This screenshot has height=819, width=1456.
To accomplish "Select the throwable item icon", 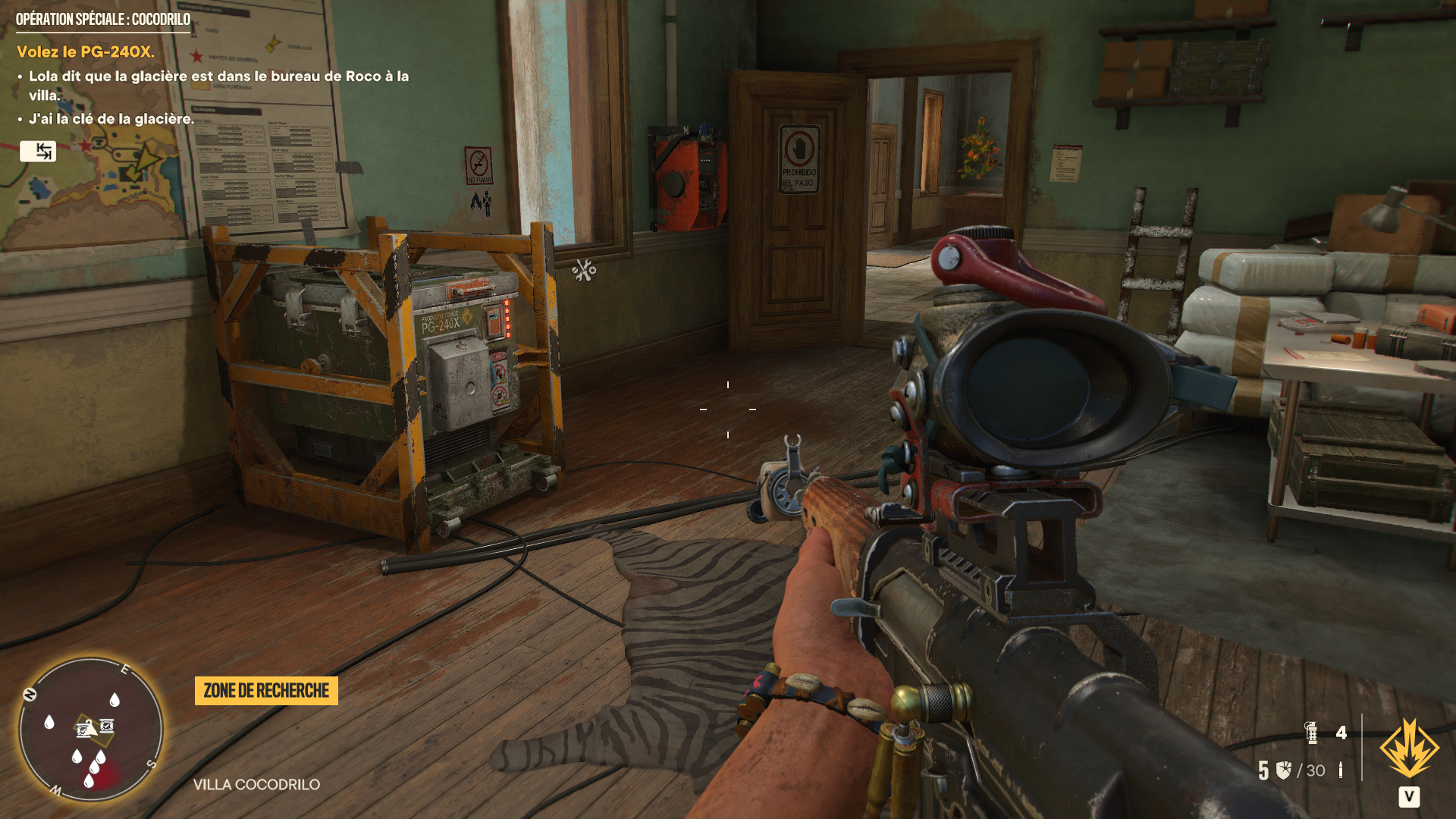I will (1311, 733).
